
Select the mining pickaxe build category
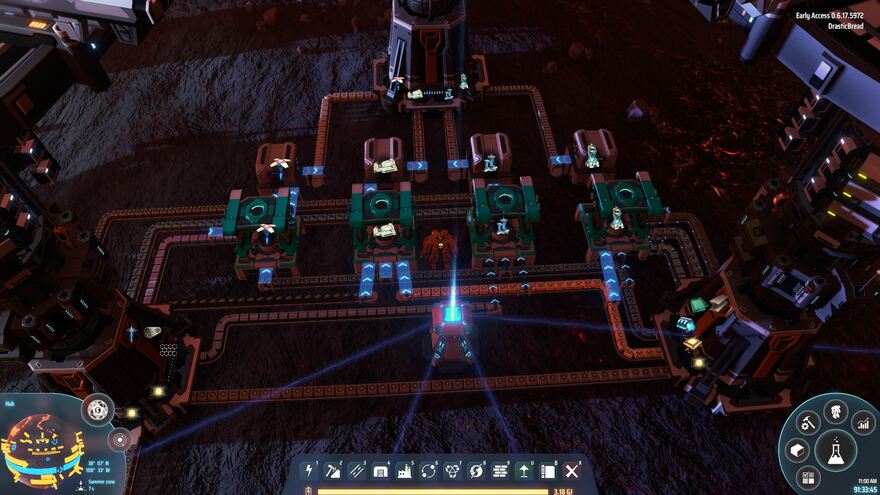tap(333, 470)
